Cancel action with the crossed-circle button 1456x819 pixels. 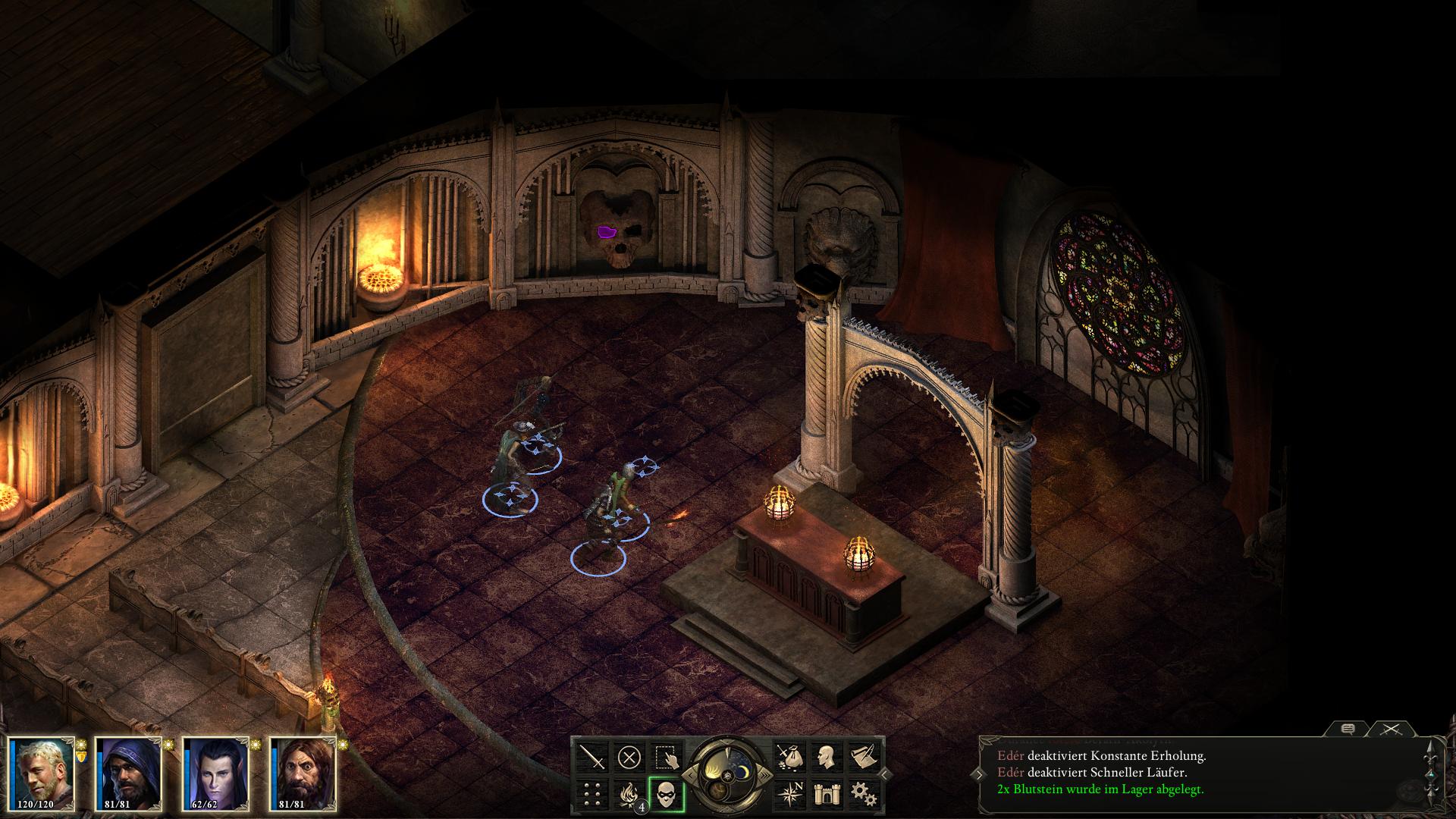tap(629, 757)
